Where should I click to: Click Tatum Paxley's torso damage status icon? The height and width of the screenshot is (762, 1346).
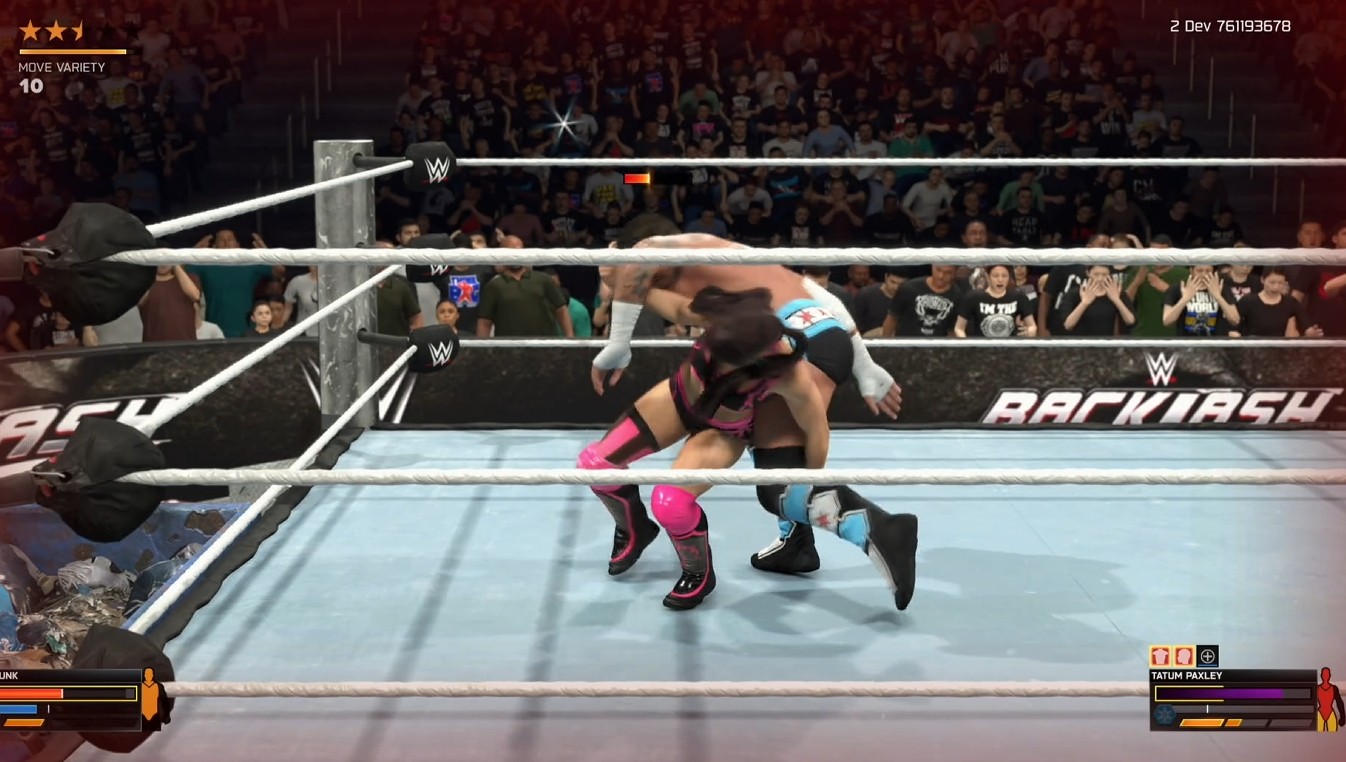(1160, 657)
